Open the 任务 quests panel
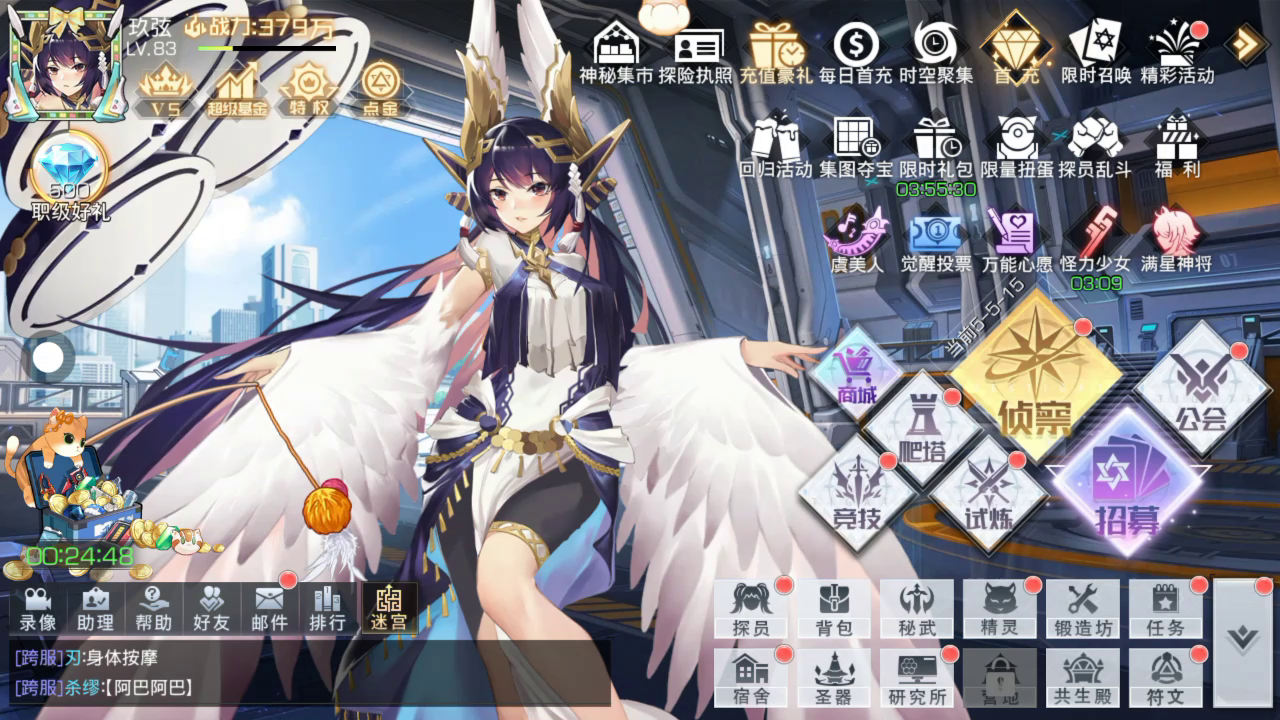This screenshot has width=1280, height=720. (x=1166, y=608)
